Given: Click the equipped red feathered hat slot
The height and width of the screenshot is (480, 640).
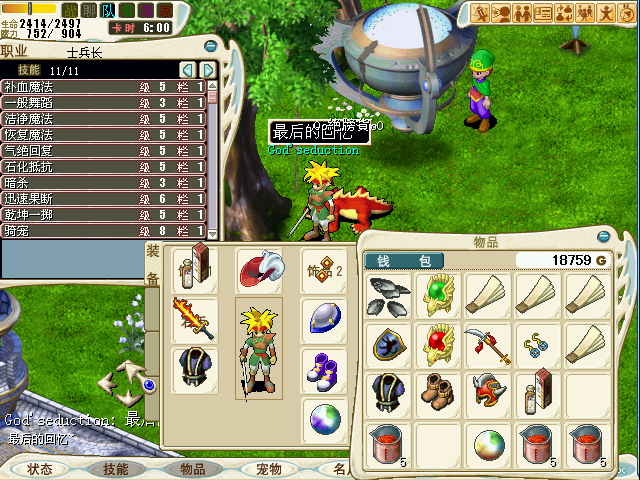Looking at the screenshot, I should coord(258,268).
